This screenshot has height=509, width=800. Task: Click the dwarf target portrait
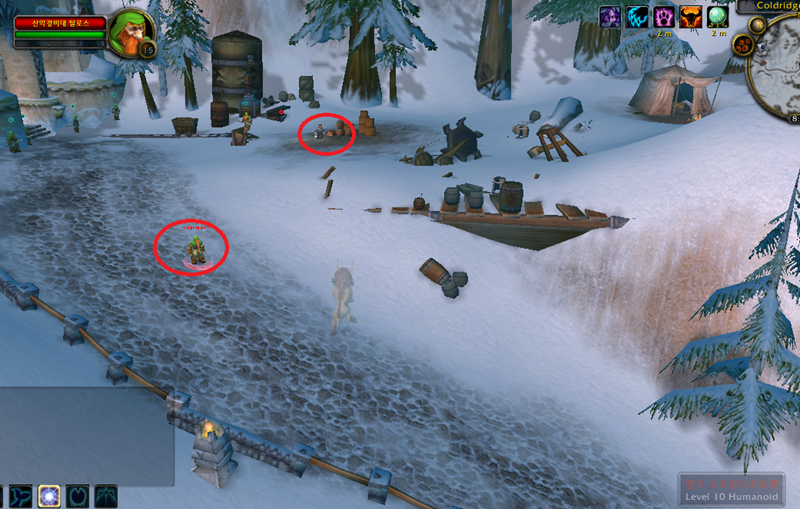(128, 30)
